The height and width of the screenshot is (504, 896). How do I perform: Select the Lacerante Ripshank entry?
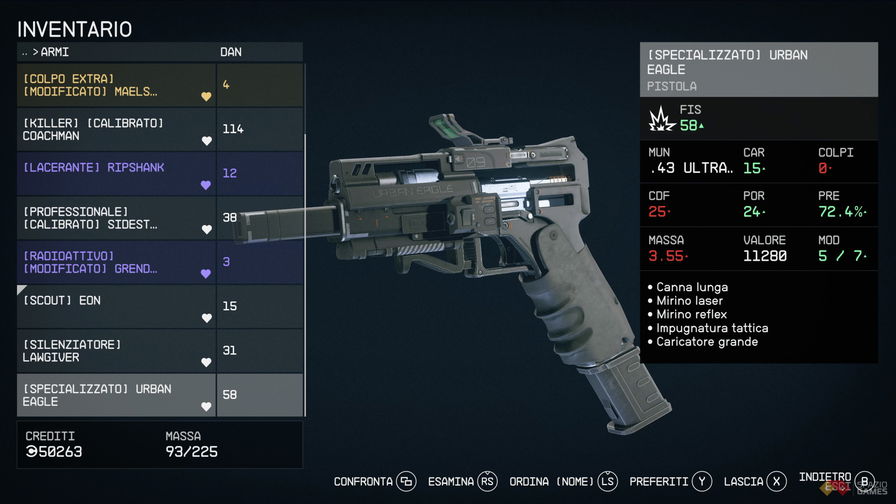click(x=115, y=173)
